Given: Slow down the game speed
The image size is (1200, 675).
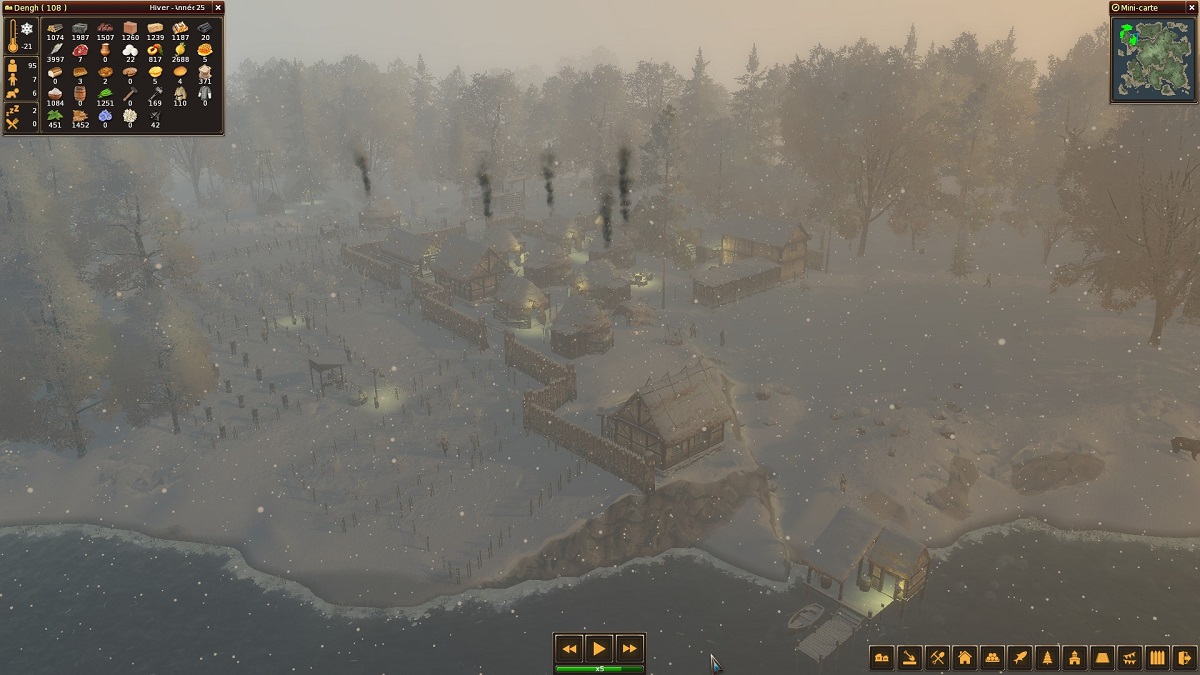Looking at the screenshot, I should pyautogui.click(x=569, y=649).
